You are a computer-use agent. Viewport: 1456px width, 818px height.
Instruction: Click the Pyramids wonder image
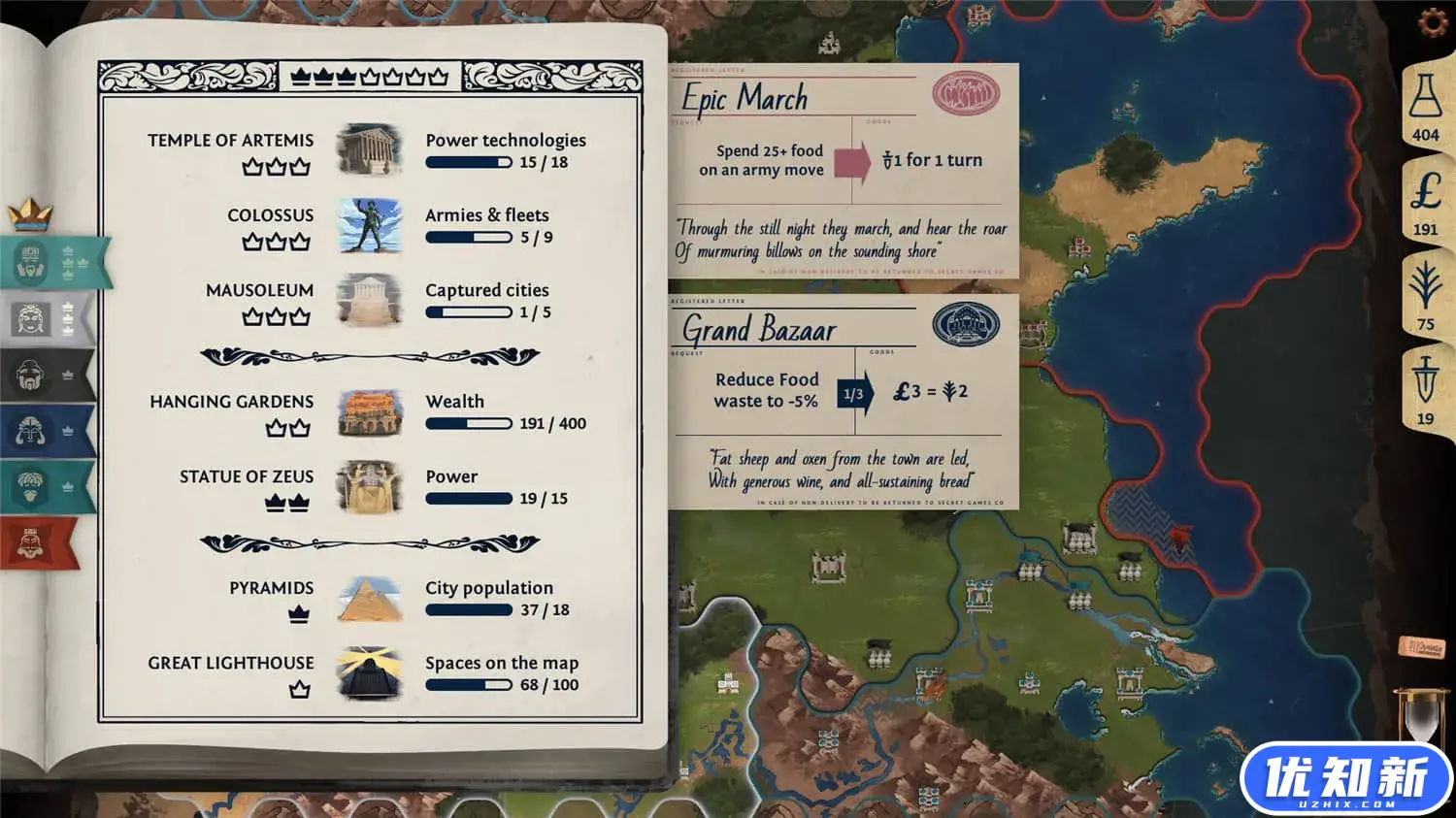click(369, 599)
